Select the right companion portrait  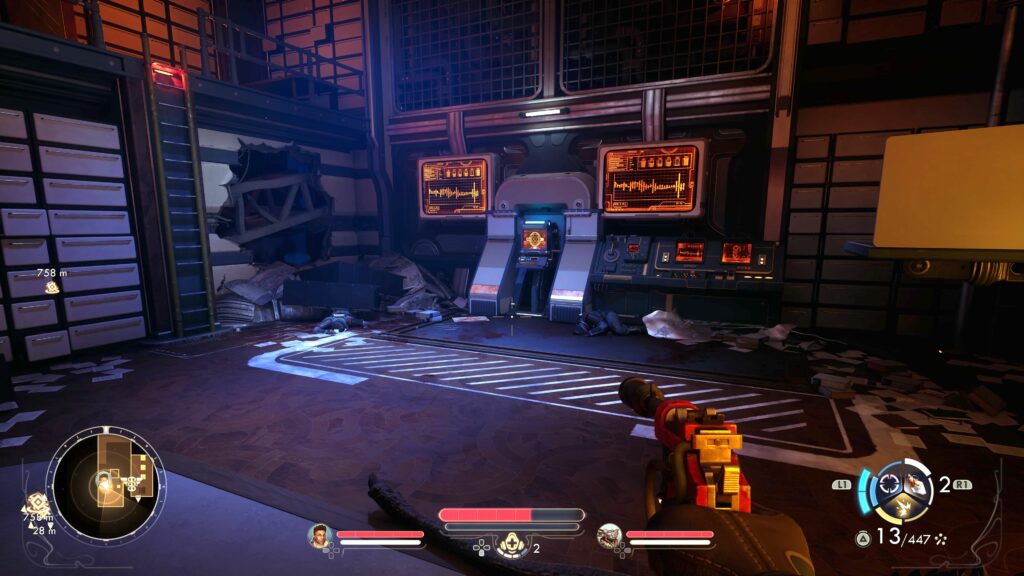coord(609,536)
